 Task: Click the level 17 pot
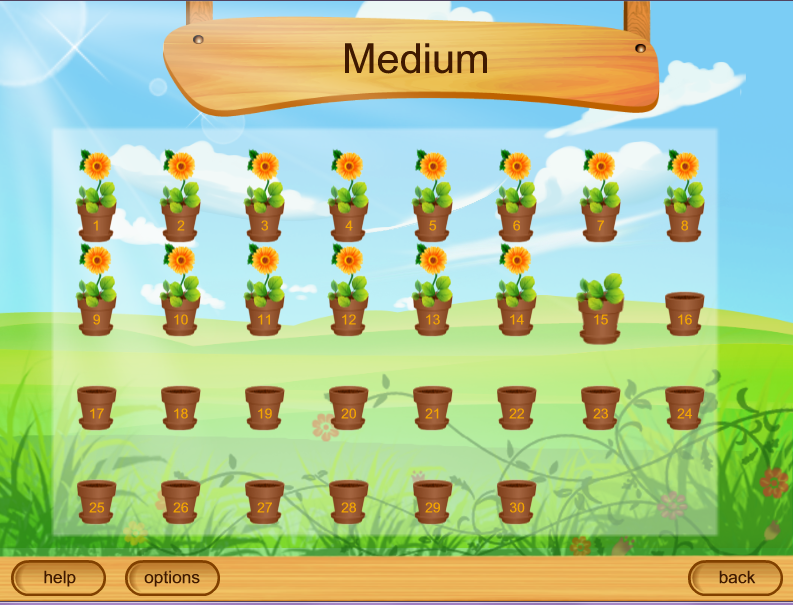96,408
